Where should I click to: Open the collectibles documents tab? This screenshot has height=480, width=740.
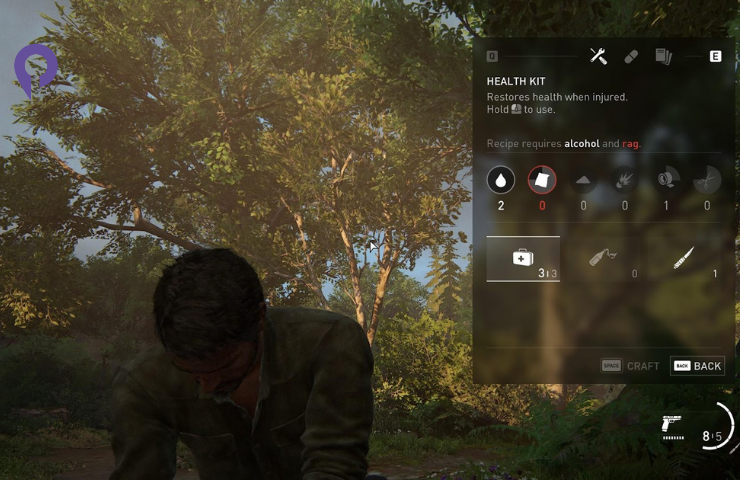663,57
